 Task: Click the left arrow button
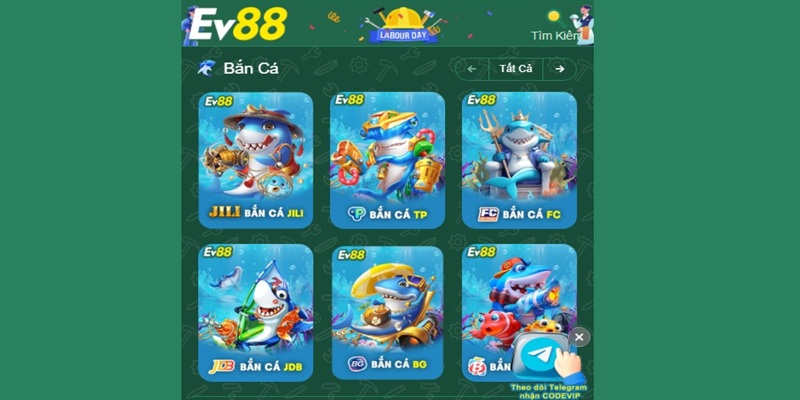click(x=472, y=69)
